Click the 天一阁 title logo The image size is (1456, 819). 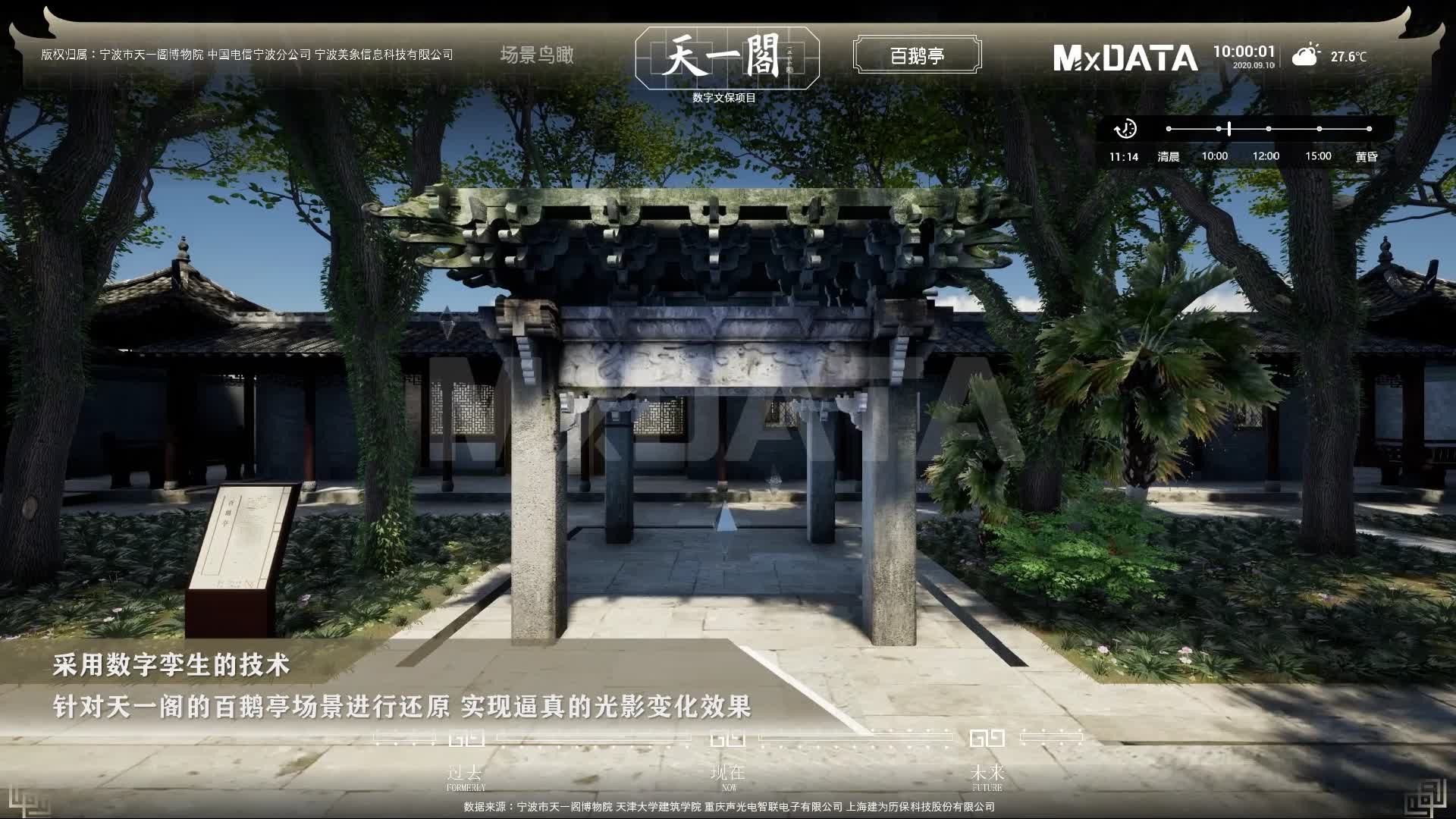[726, 56]
